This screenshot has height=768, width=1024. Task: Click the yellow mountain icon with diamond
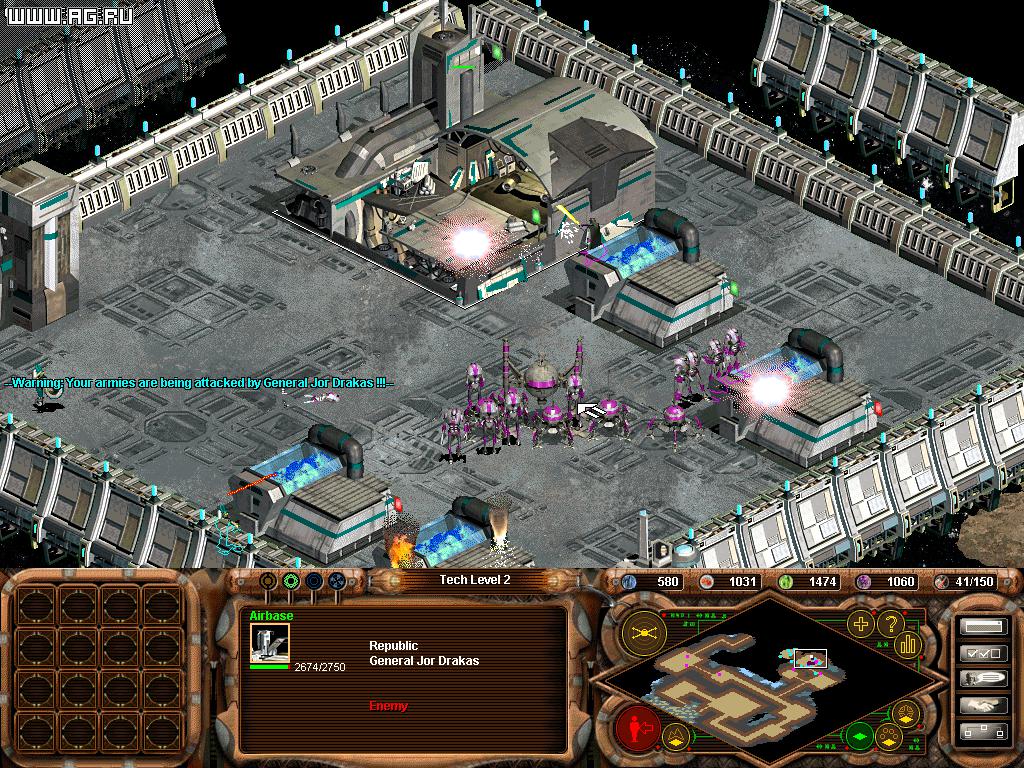pos(676,738)
